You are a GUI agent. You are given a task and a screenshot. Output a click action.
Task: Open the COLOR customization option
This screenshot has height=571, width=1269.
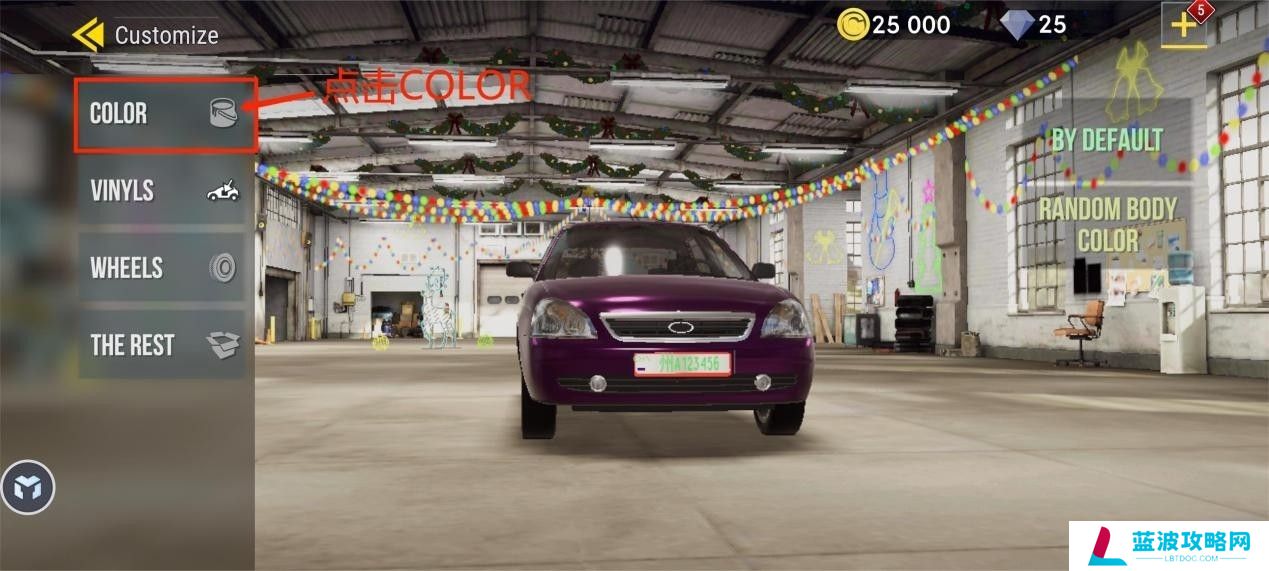tap(165, 114)
